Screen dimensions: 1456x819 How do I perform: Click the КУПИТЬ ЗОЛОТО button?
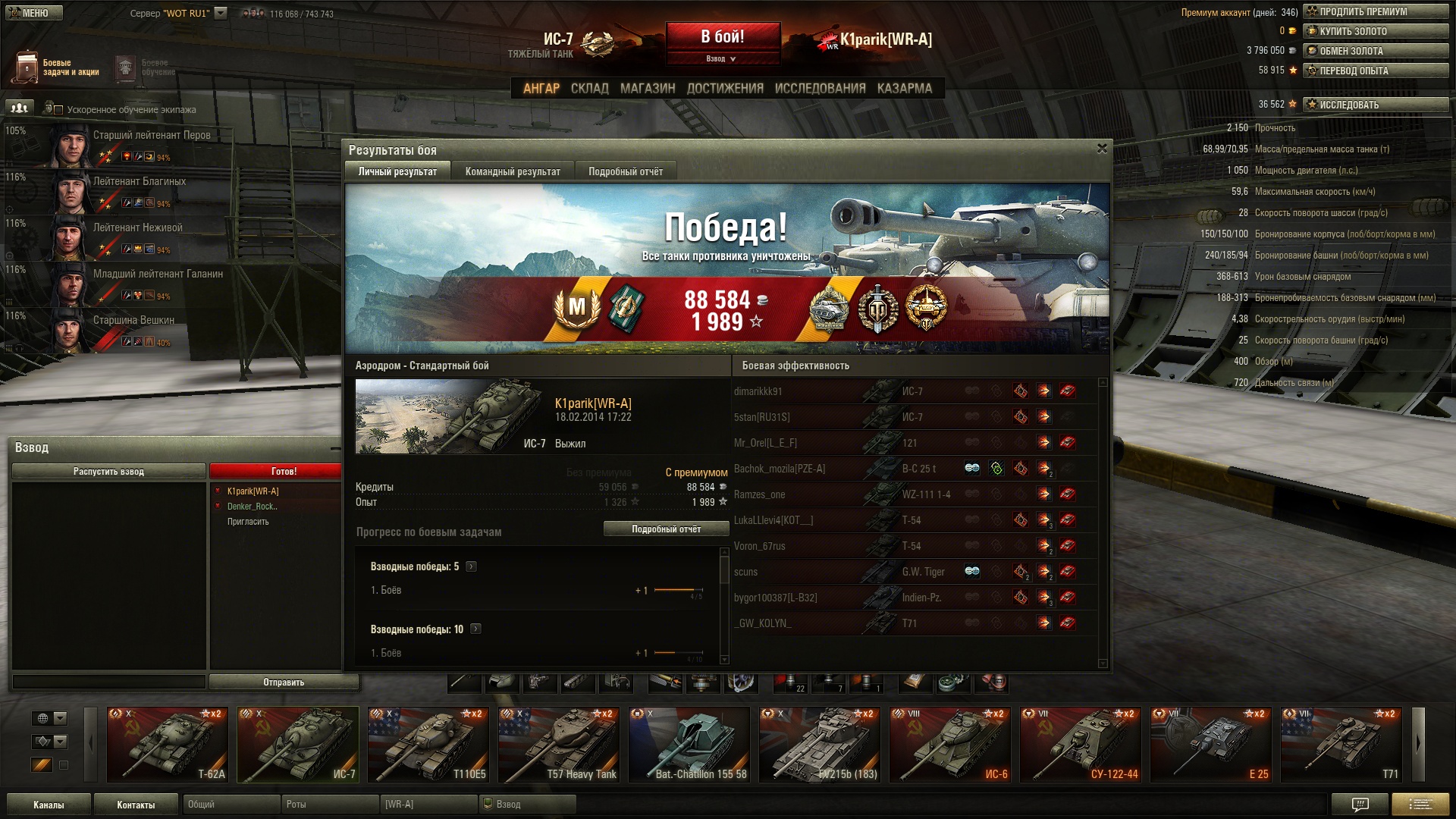1375,32
